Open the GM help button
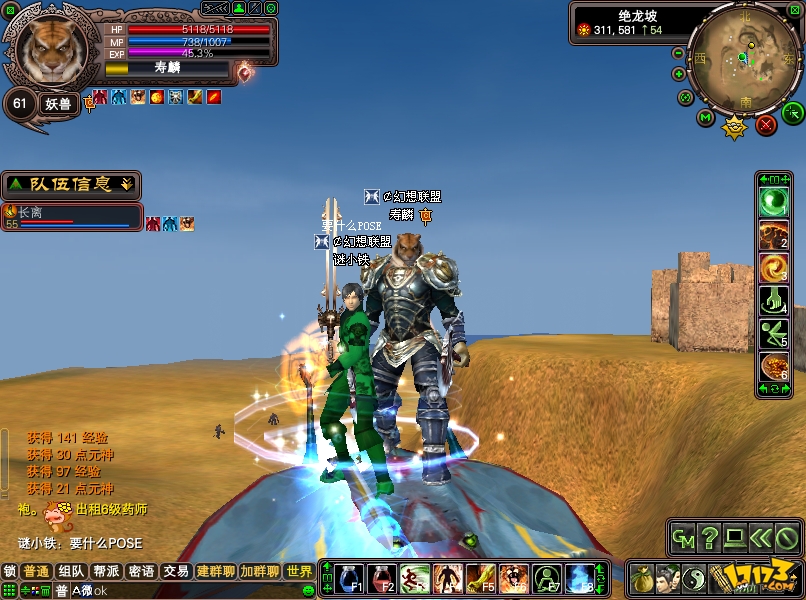806x600 pixels. tap(683, 538)
